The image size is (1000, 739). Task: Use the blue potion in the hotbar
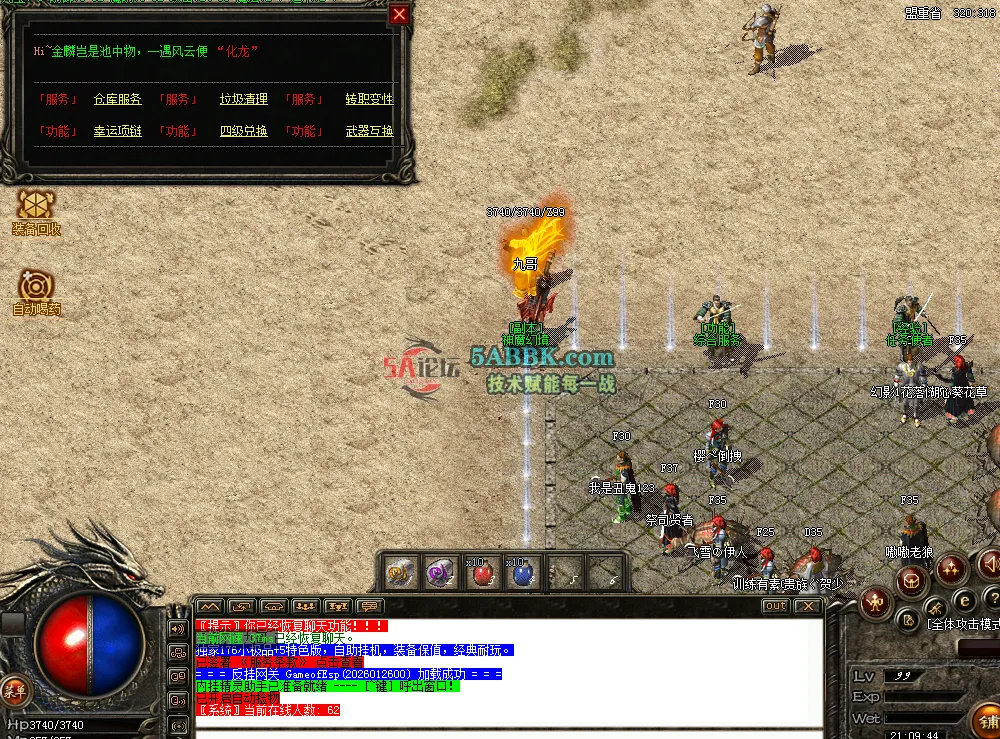(x=523, y=573)
